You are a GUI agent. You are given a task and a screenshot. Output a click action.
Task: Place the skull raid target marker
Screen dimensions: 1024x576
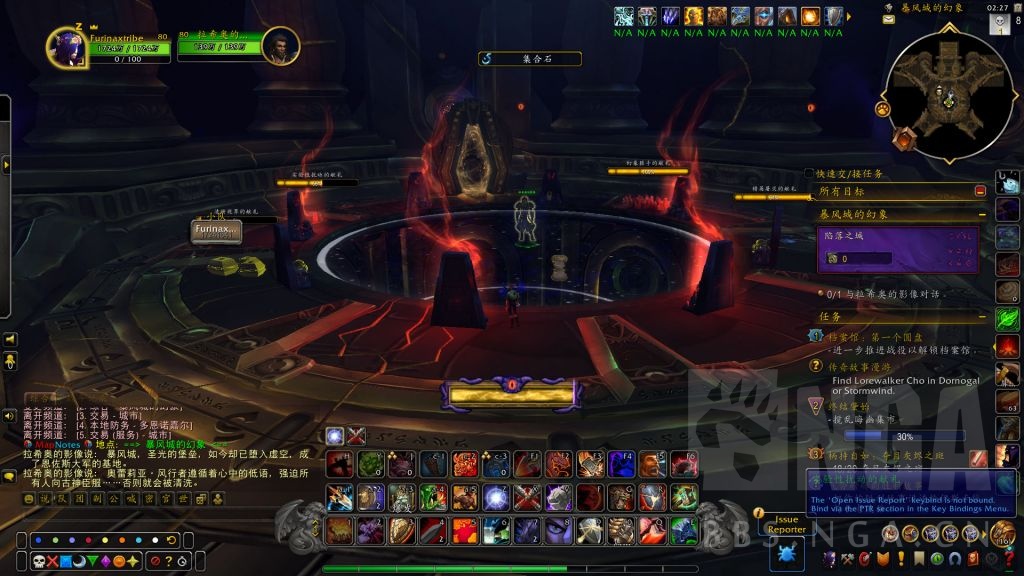(39, 559)
